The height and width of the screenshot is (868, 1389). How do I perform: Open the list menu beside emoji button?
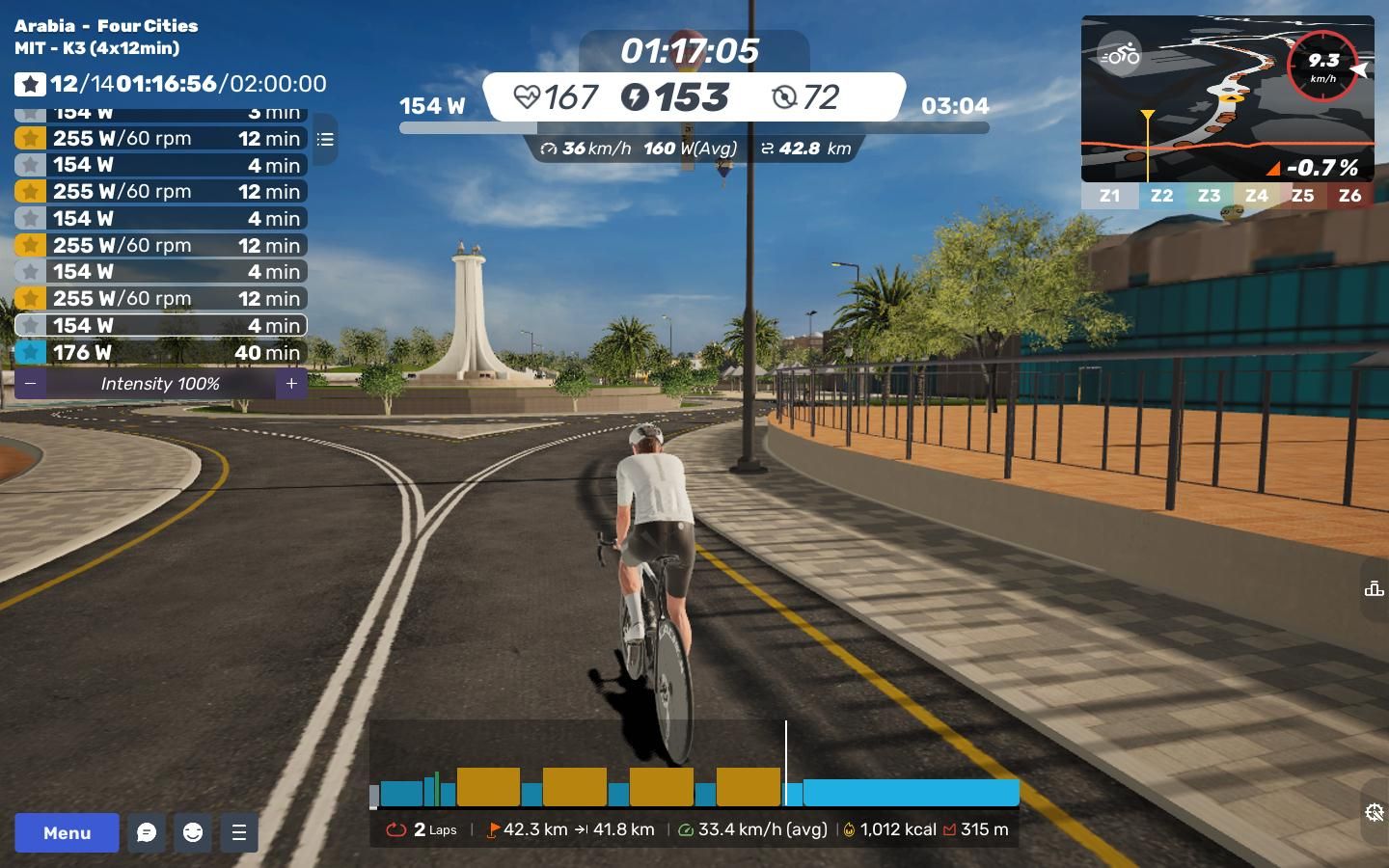tap(239, 832)
